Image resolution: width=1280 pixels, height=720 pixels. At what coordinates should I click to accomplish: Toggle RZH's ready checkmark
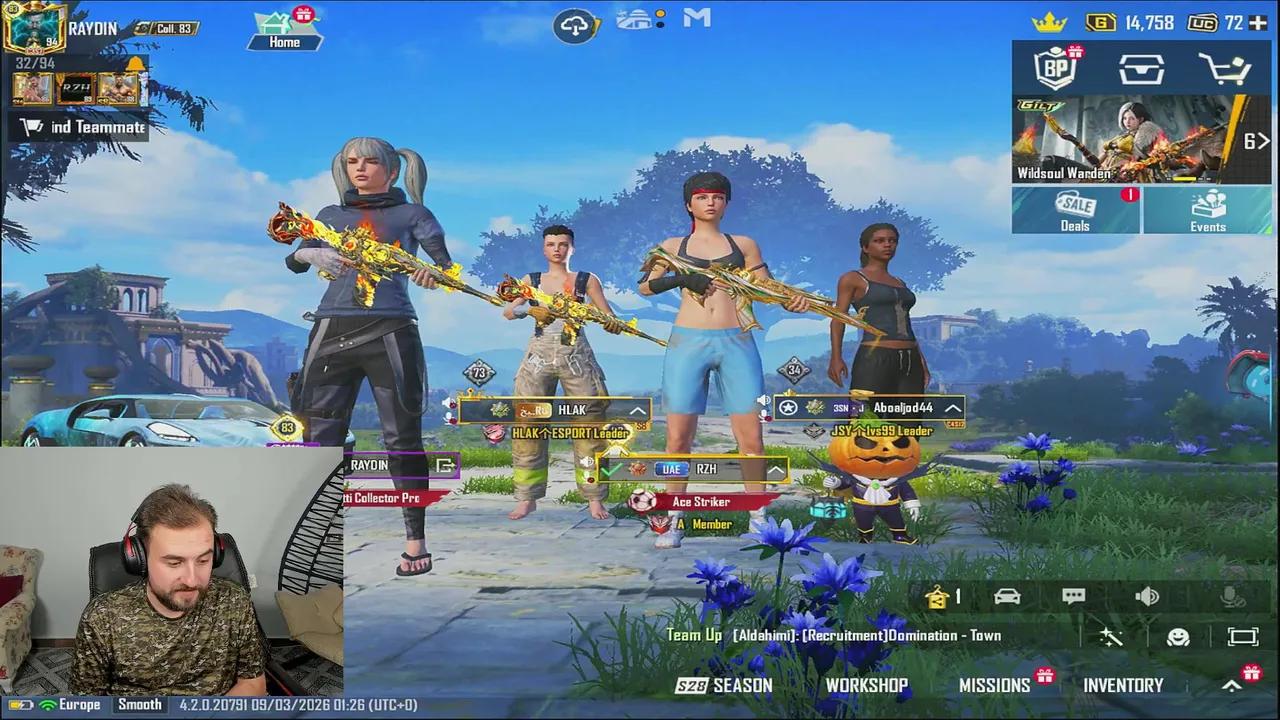[614, 468]
